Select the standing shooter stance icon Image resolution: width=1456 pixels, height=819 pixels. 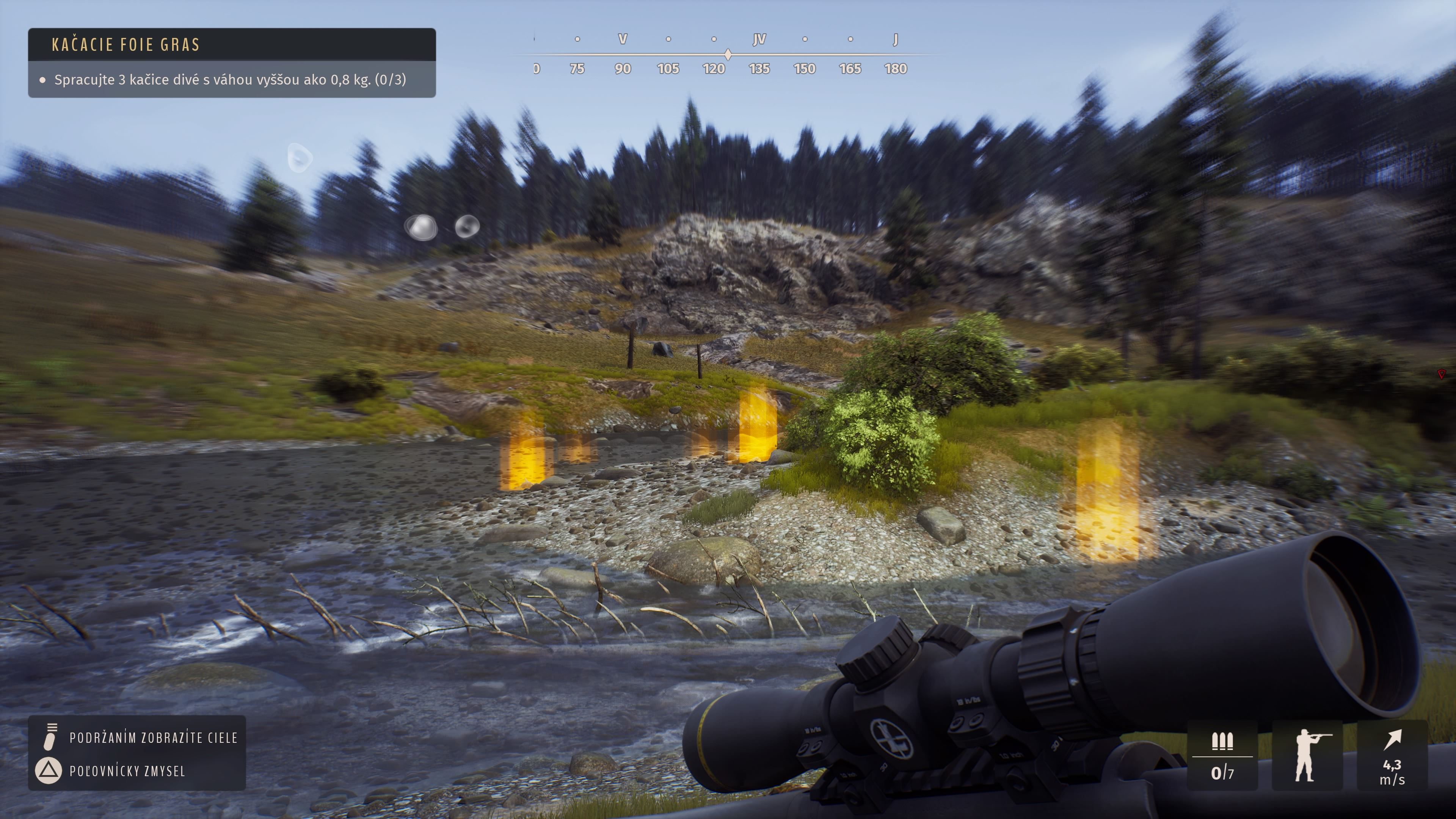1307,755
